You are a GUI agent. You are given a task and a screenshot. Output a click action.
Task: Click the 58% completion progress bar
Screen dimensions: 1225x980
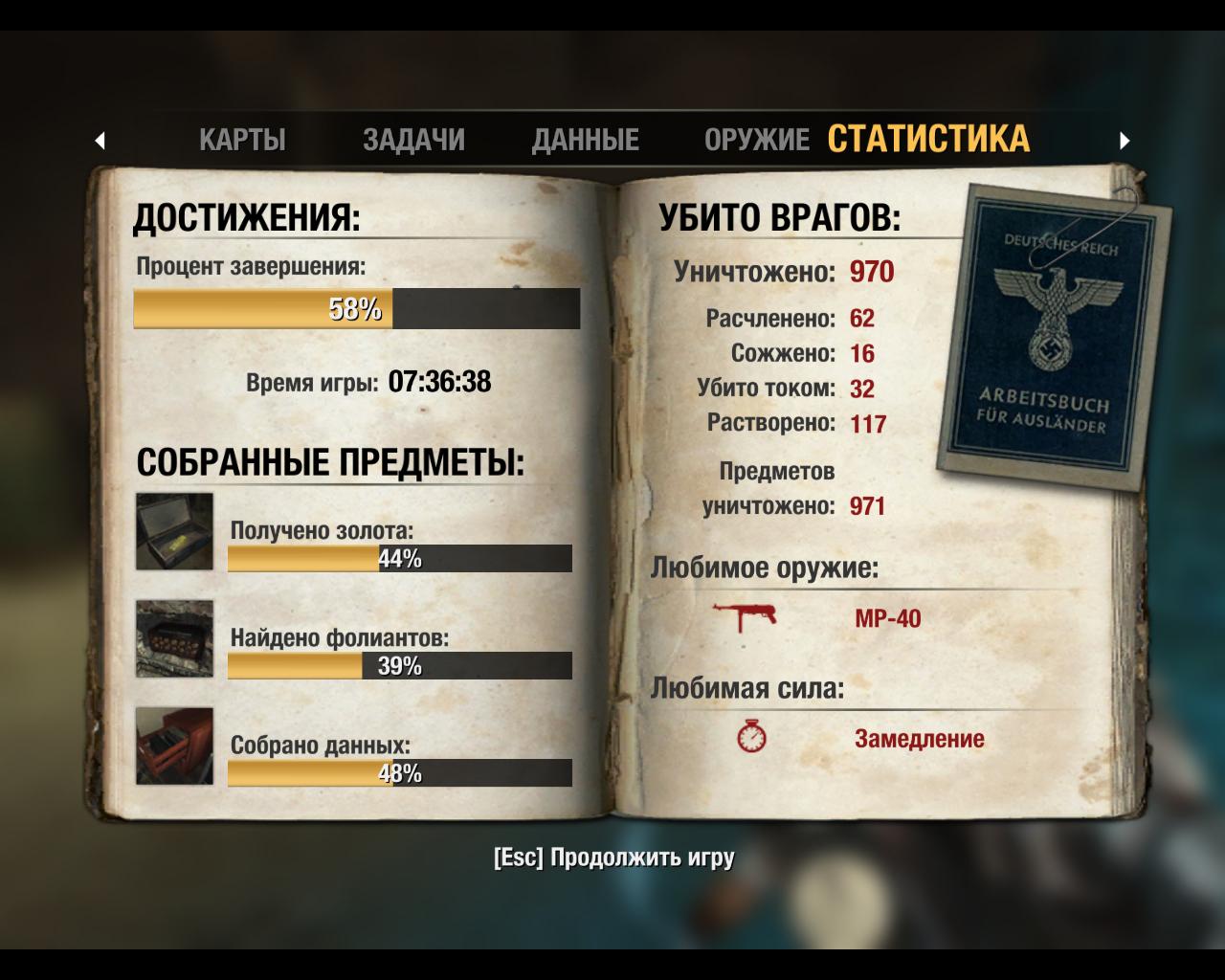coord(357,309)
